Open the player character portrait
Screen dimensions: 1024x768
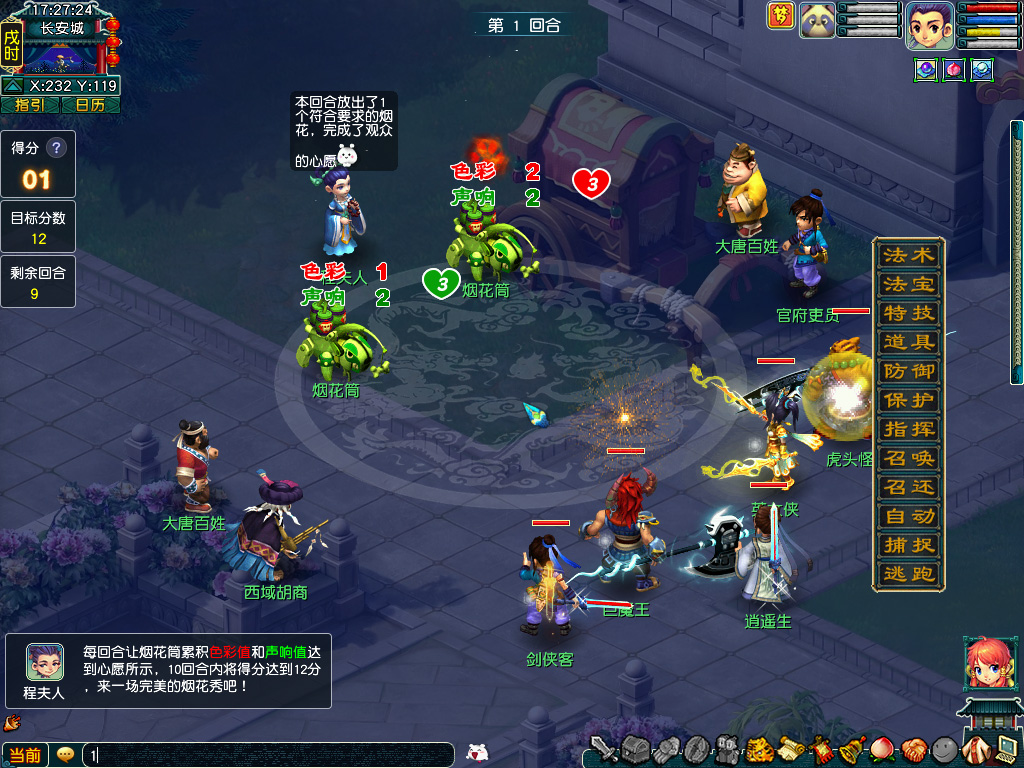point(929,24)
